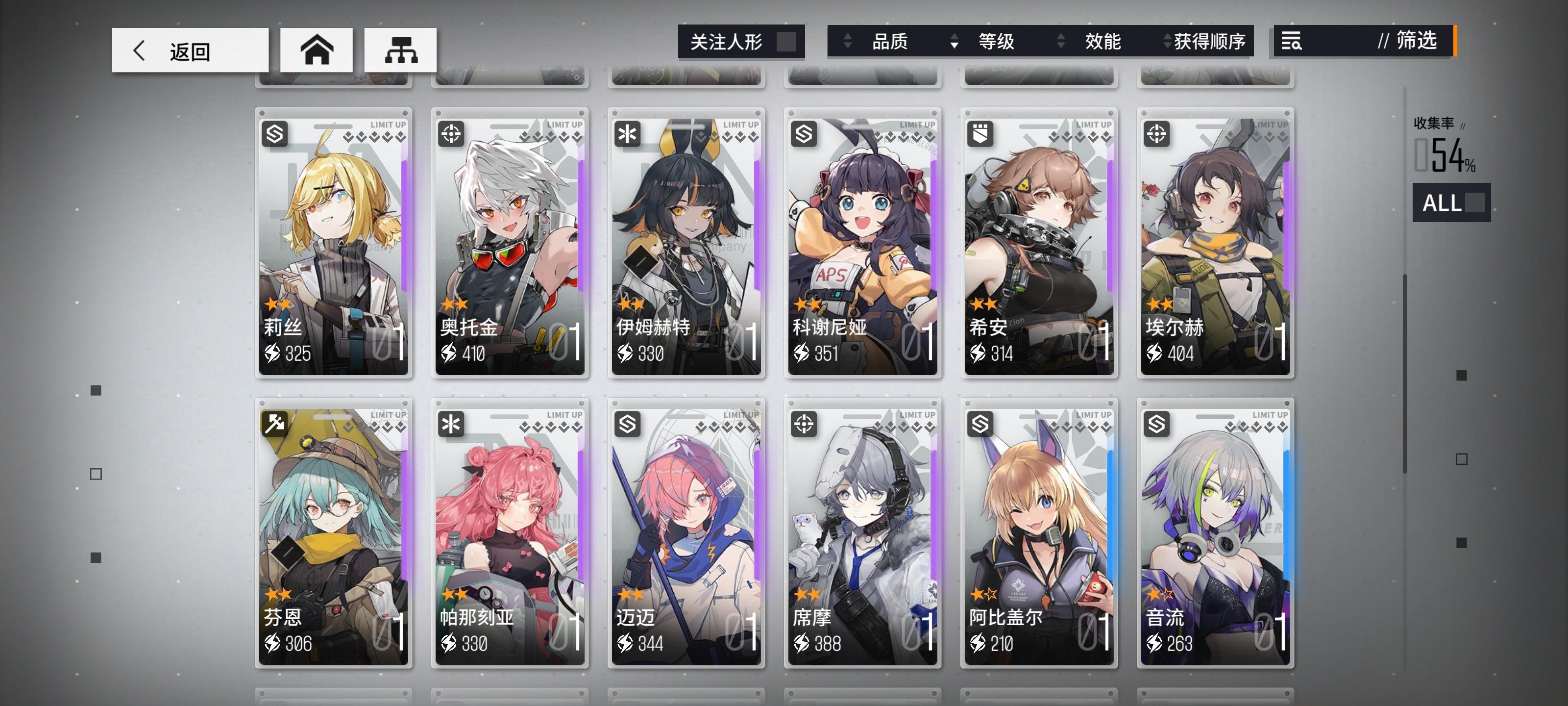Click the asterisk class icon on 伊姆赫特's card
Screen dimensions: 1568x706
628,133
